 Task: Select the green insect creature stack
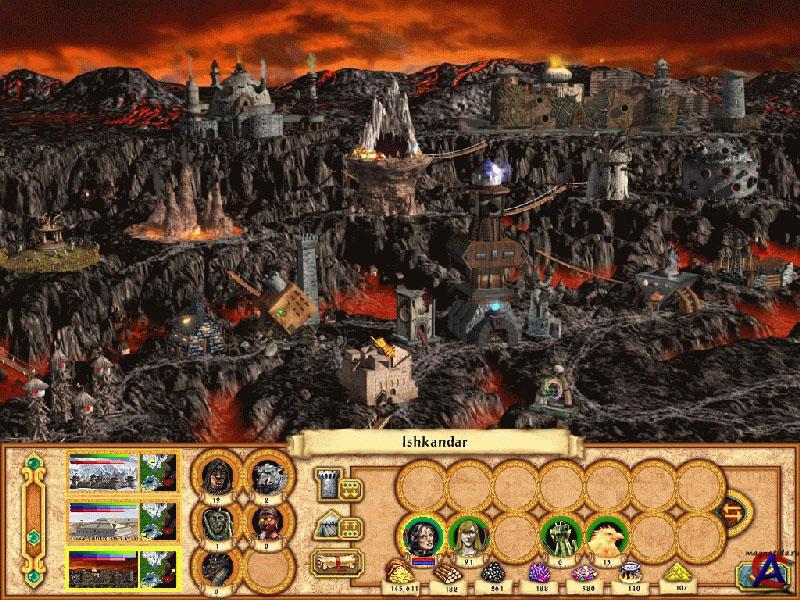coord(560,537)
